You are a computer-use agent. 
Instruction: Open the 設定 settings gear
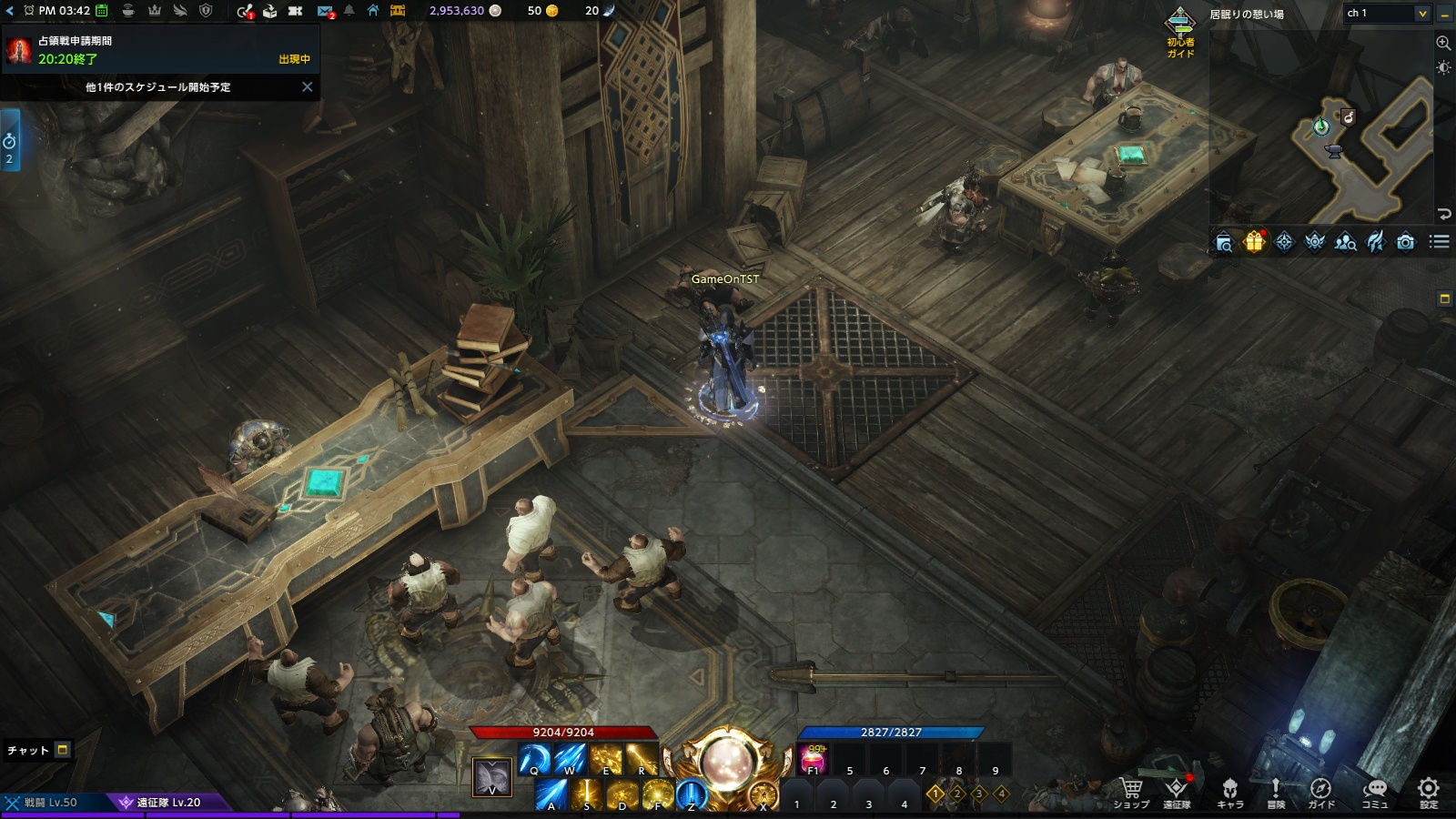tap(1429, 793)
